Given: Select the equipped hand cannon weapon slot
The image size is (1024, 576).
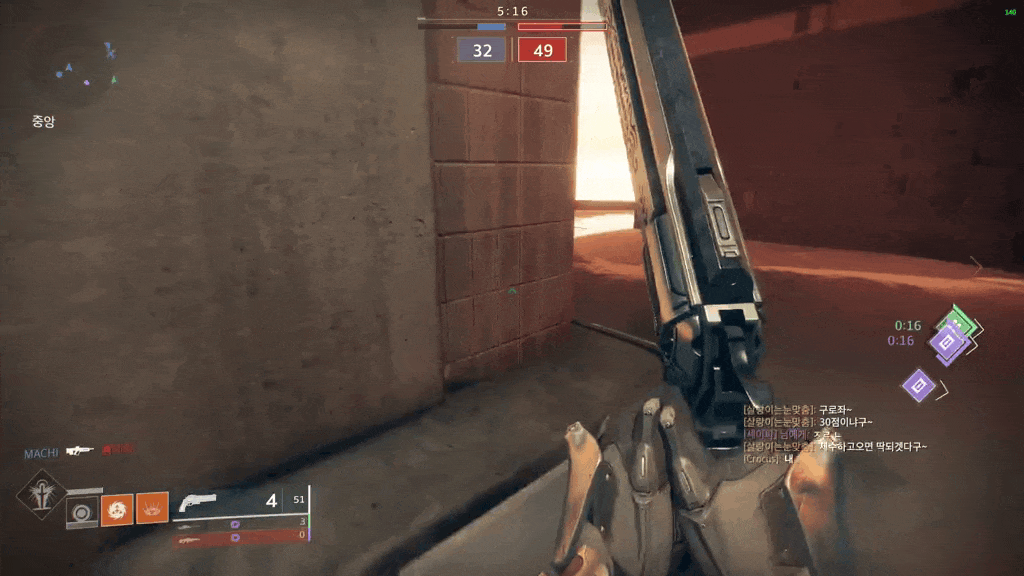Looking at the screenshot, I should (x=240, y=502).
